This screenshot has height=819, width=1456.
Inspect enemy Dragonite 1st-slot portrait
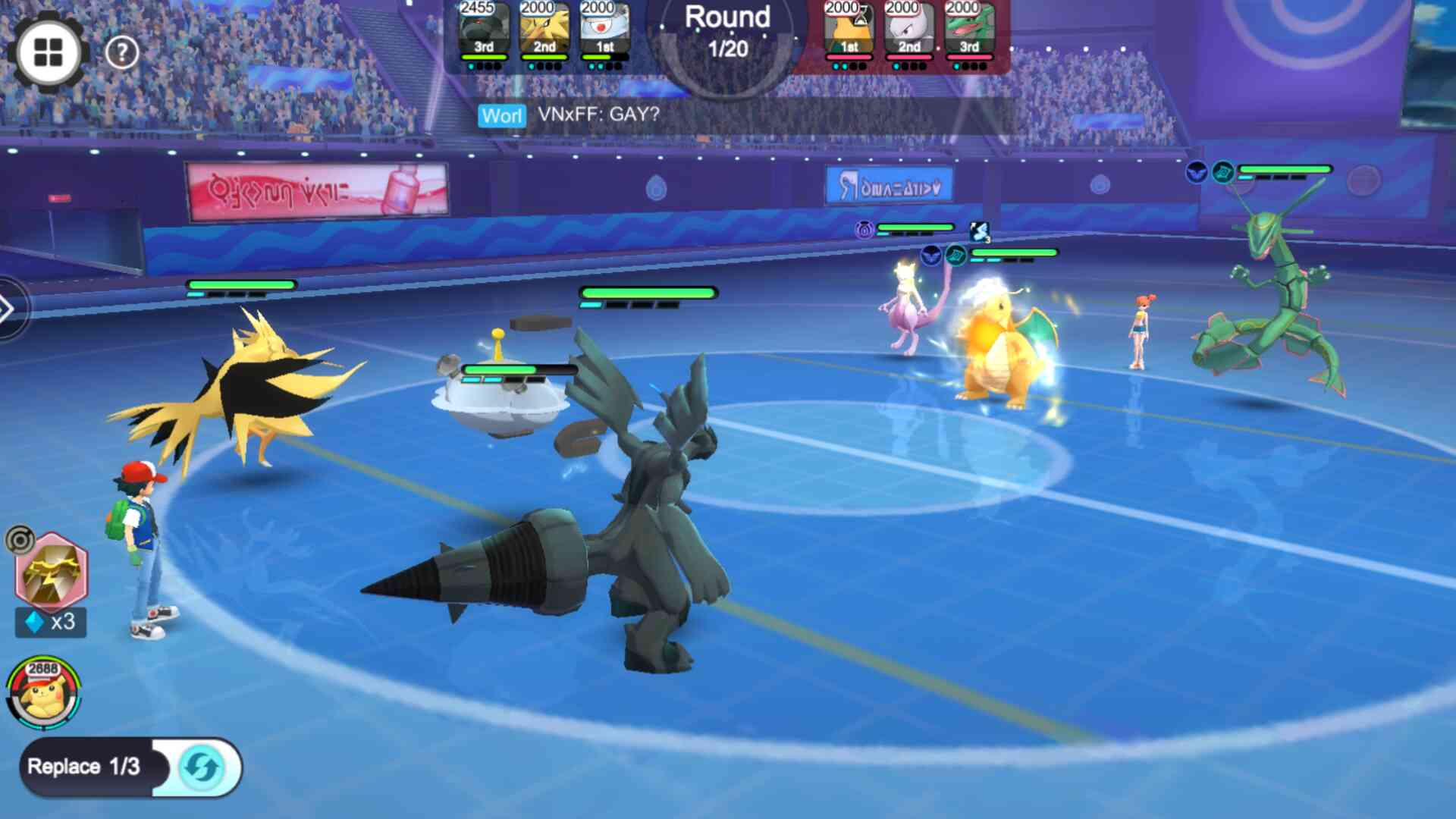click(x=849, y=30)
